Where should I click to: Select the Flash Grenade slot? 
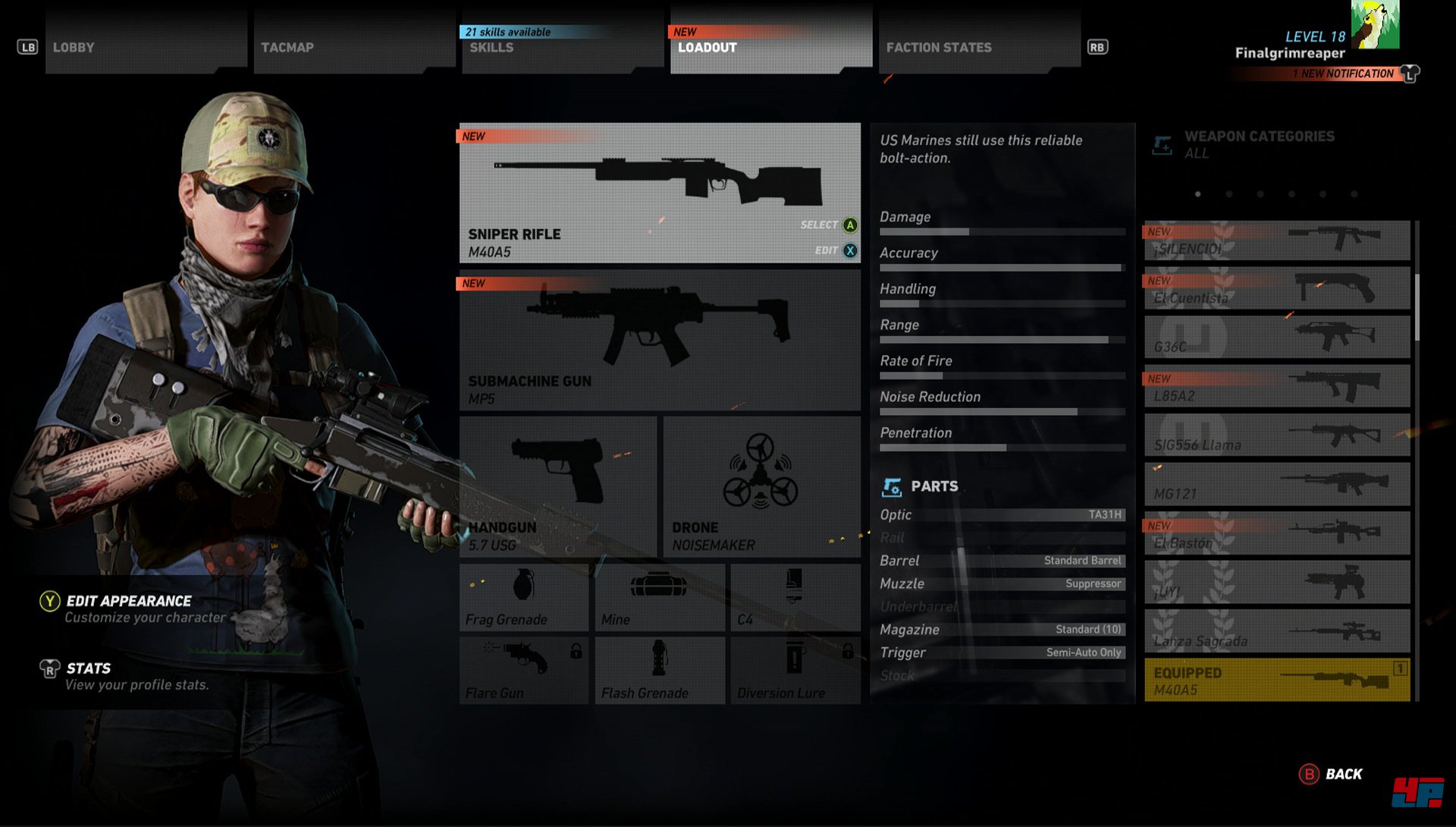point(659,671)
